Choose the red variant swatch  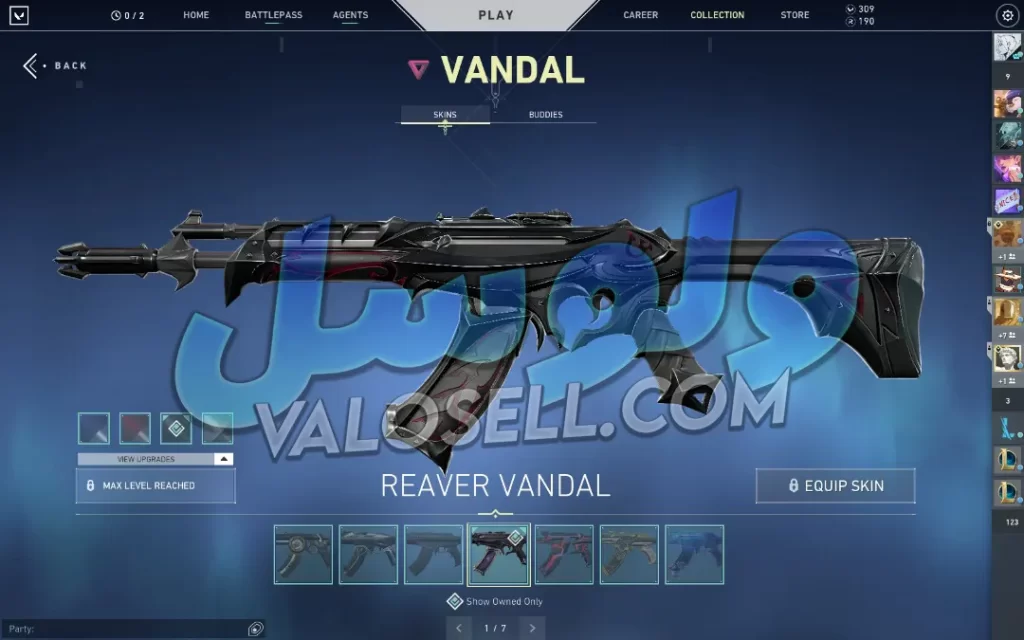tap(135, 428)
